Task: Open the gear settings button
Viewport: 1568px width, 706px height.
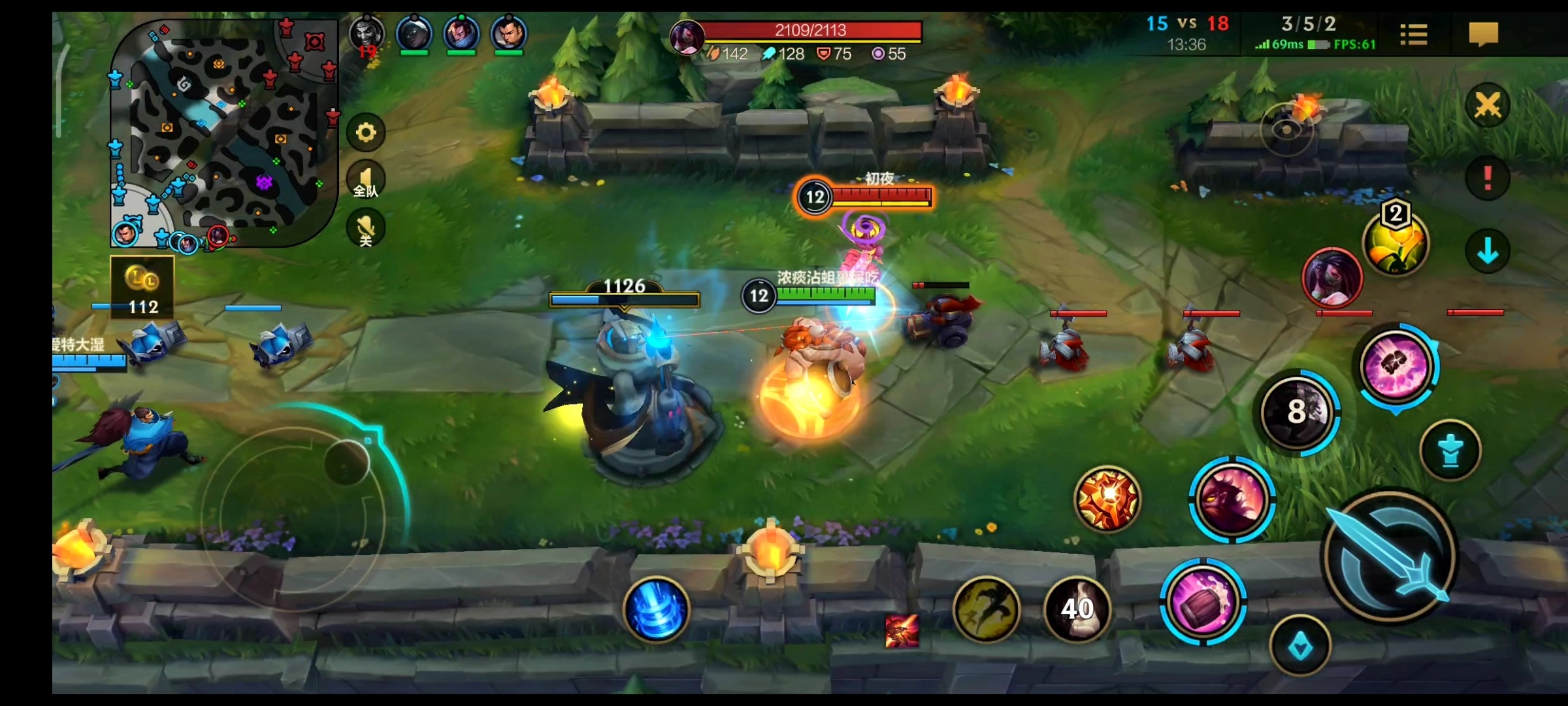Action: (x=366, y=133)
